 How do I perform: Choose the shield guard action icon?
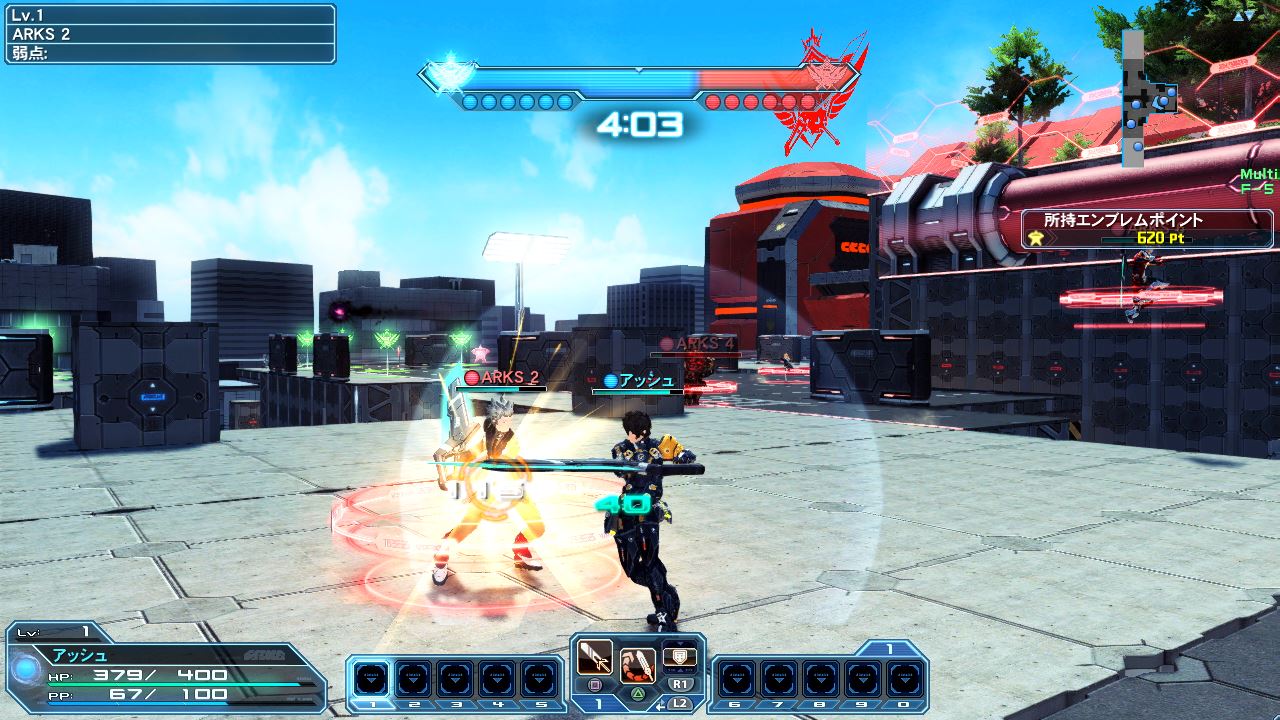pos(679,655)
